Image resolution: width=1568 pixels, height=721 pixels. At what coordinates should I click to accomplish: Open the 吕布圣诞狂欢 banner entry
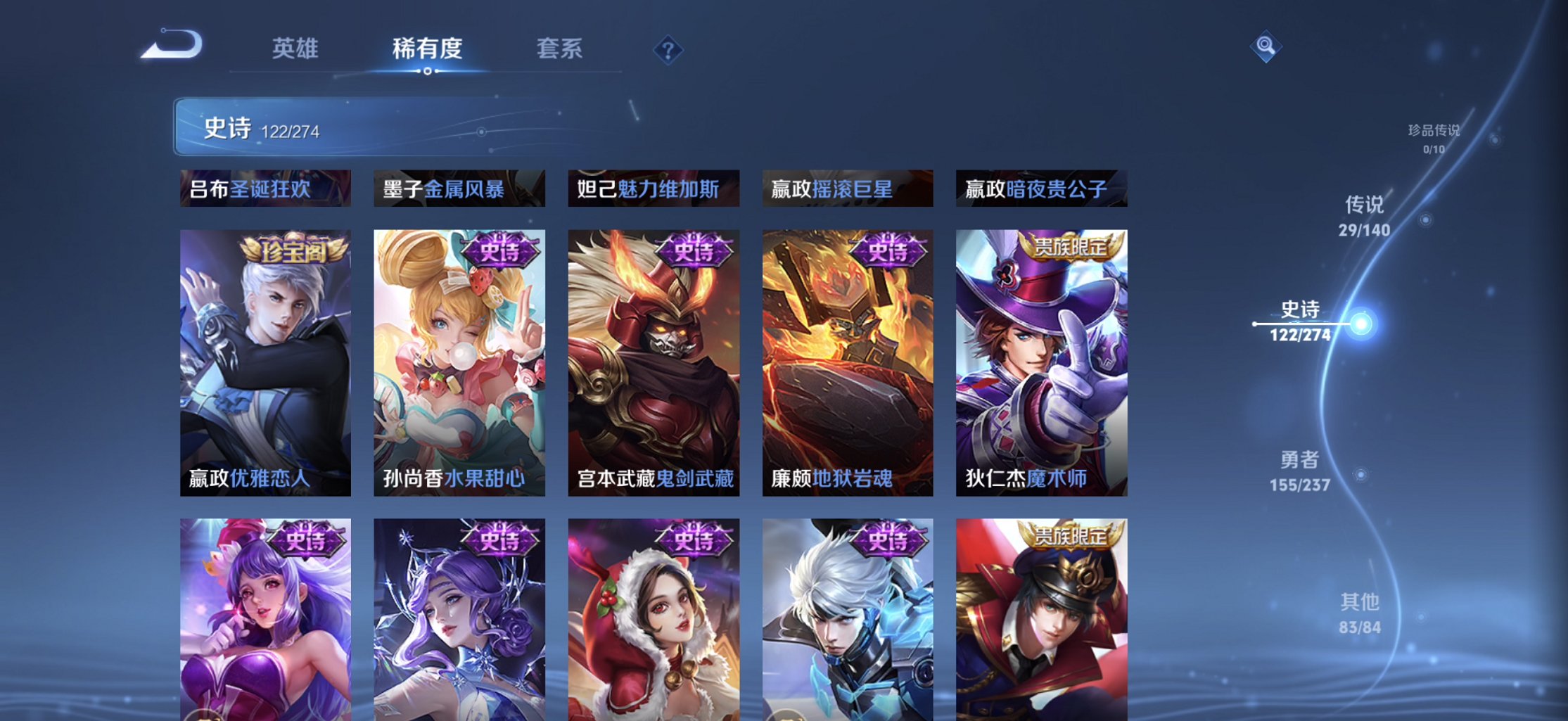tap(265, 189)
